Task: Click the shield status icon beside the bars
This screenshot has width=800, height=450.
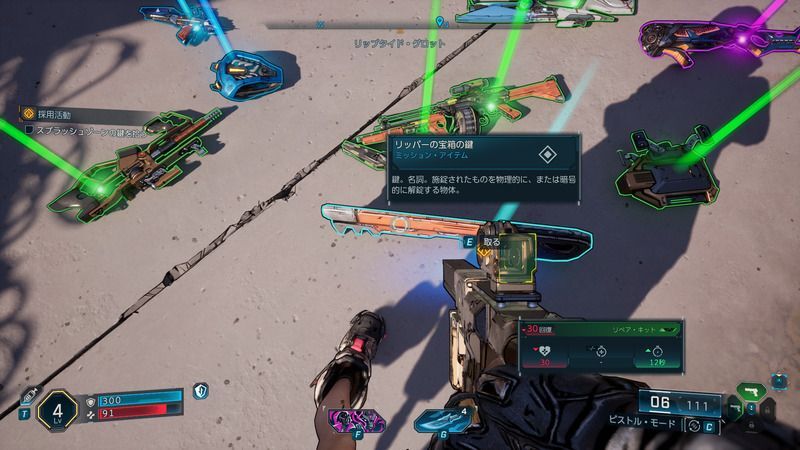Action: pos(201,391)
